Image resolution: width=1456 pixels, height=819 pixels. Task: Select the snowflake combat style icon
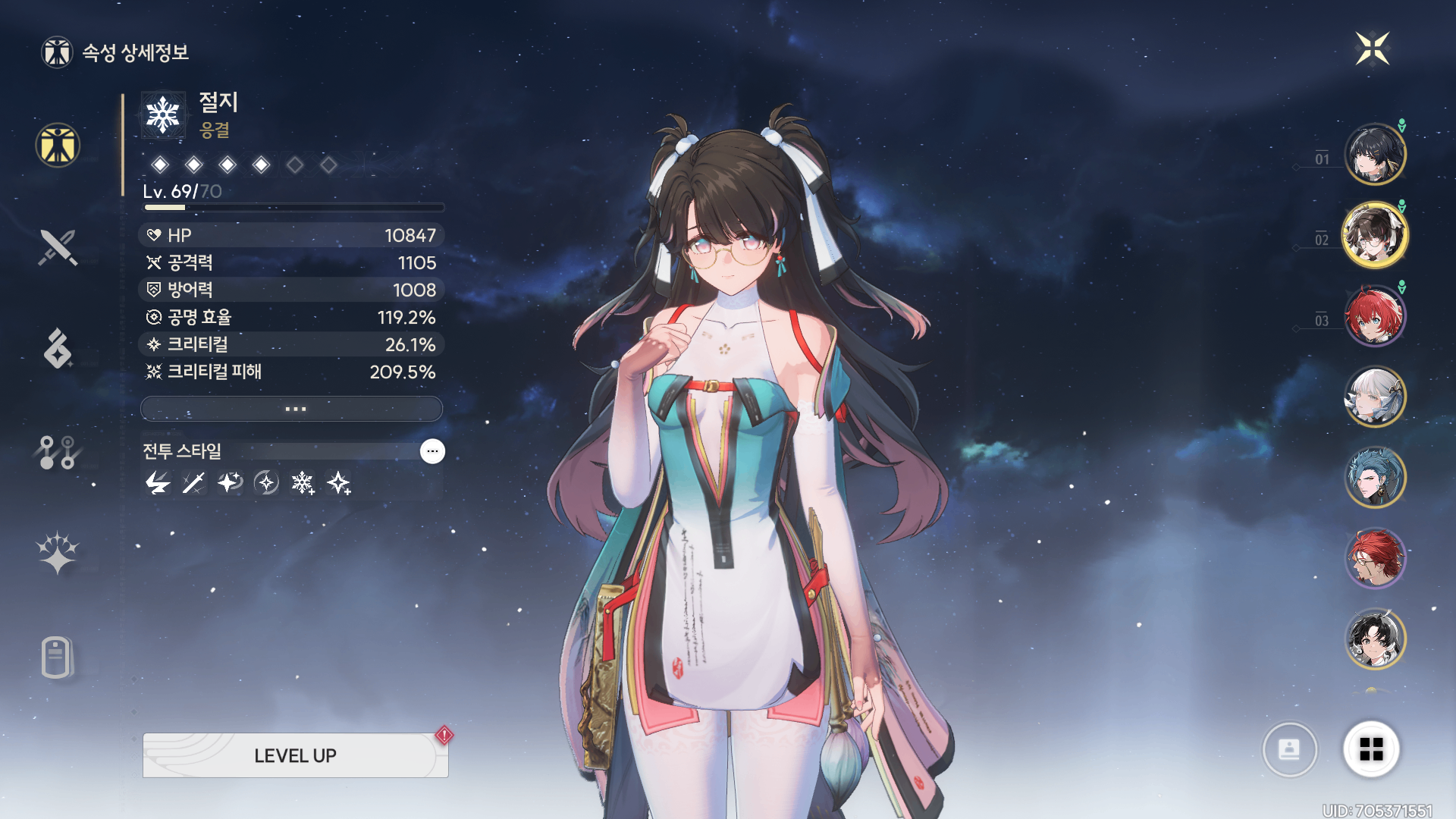point(303,483)
